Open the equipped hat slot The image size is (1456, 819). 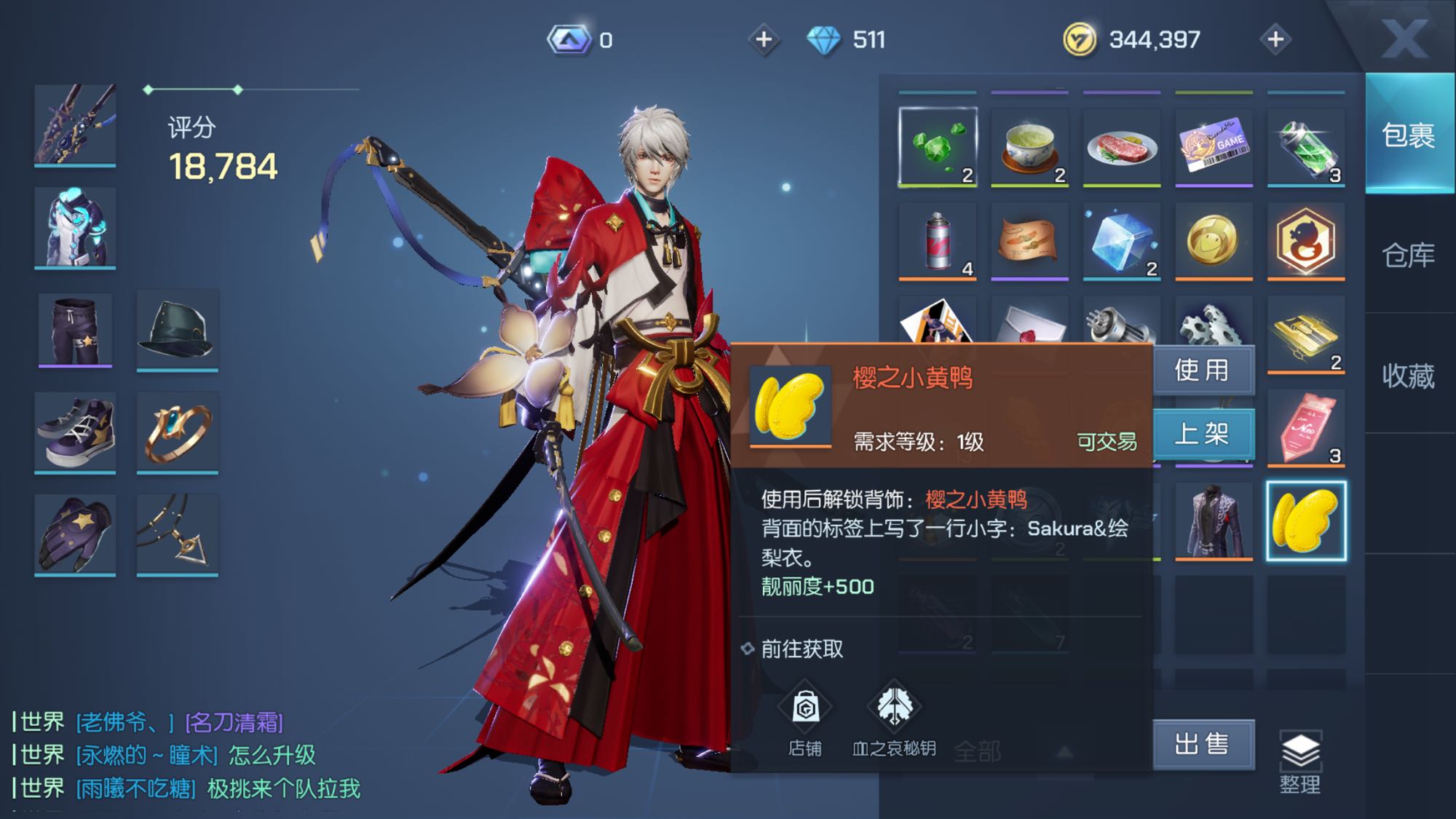coord(178,330)
